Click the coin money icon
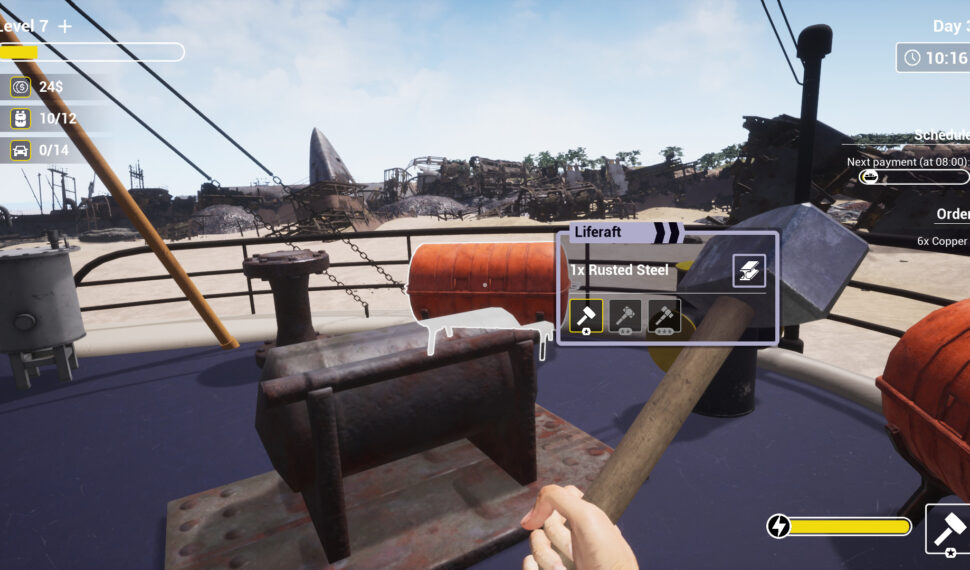Screen dimensions: 970x570 [x=20, y=87]
